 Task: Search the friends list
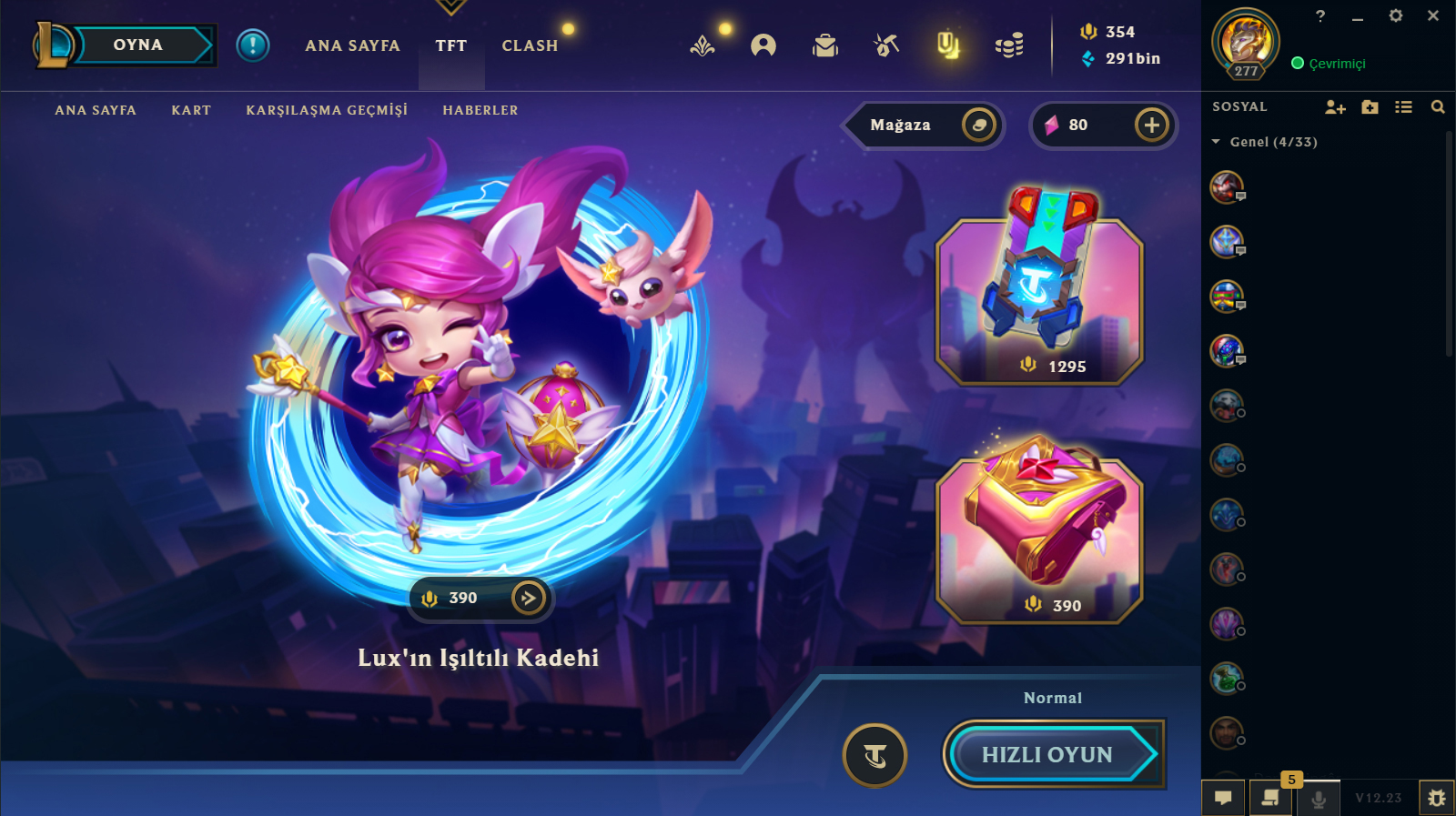1438,107
